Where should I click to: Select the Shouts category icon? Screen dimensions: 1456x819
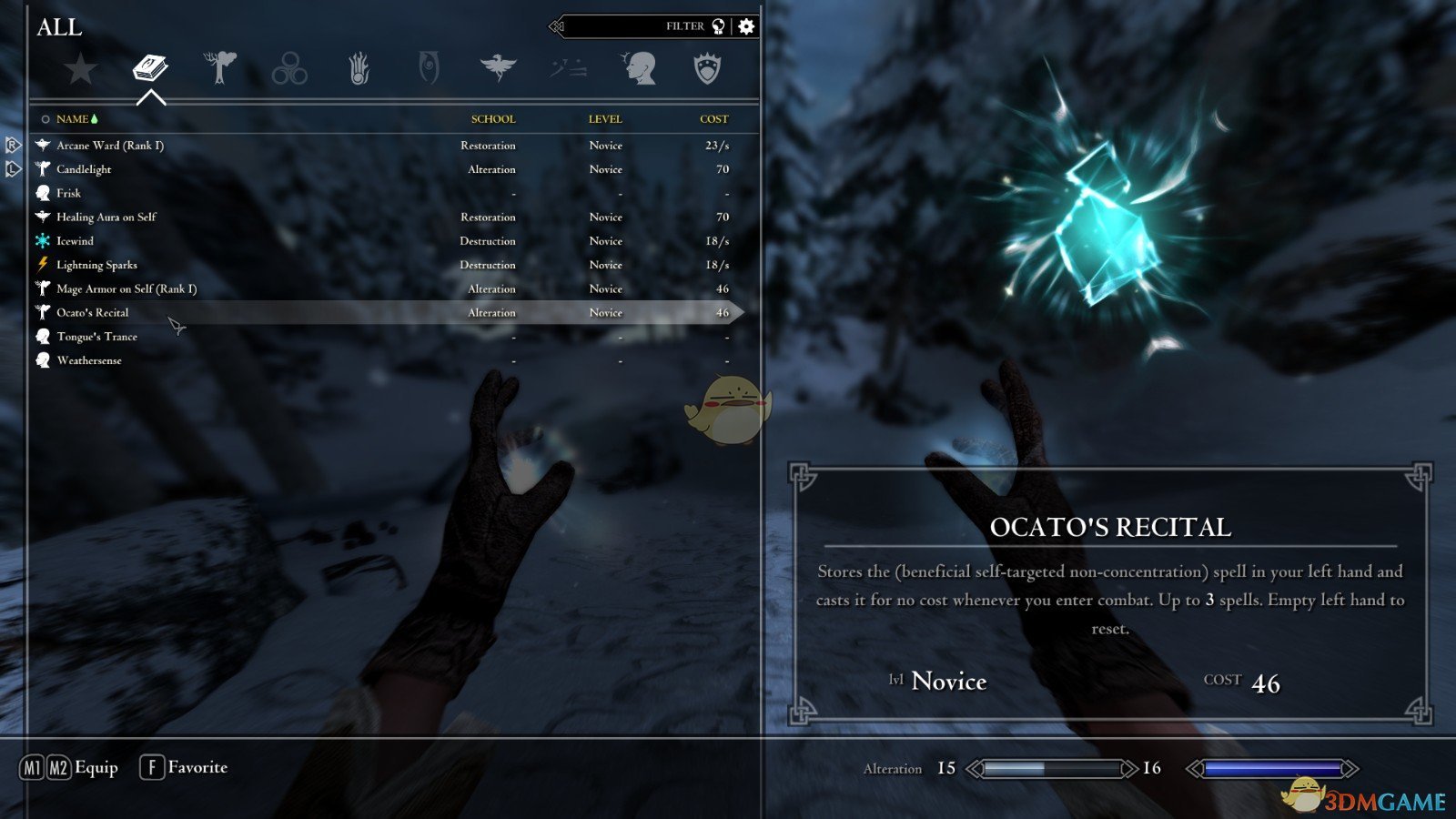(567, 68)
